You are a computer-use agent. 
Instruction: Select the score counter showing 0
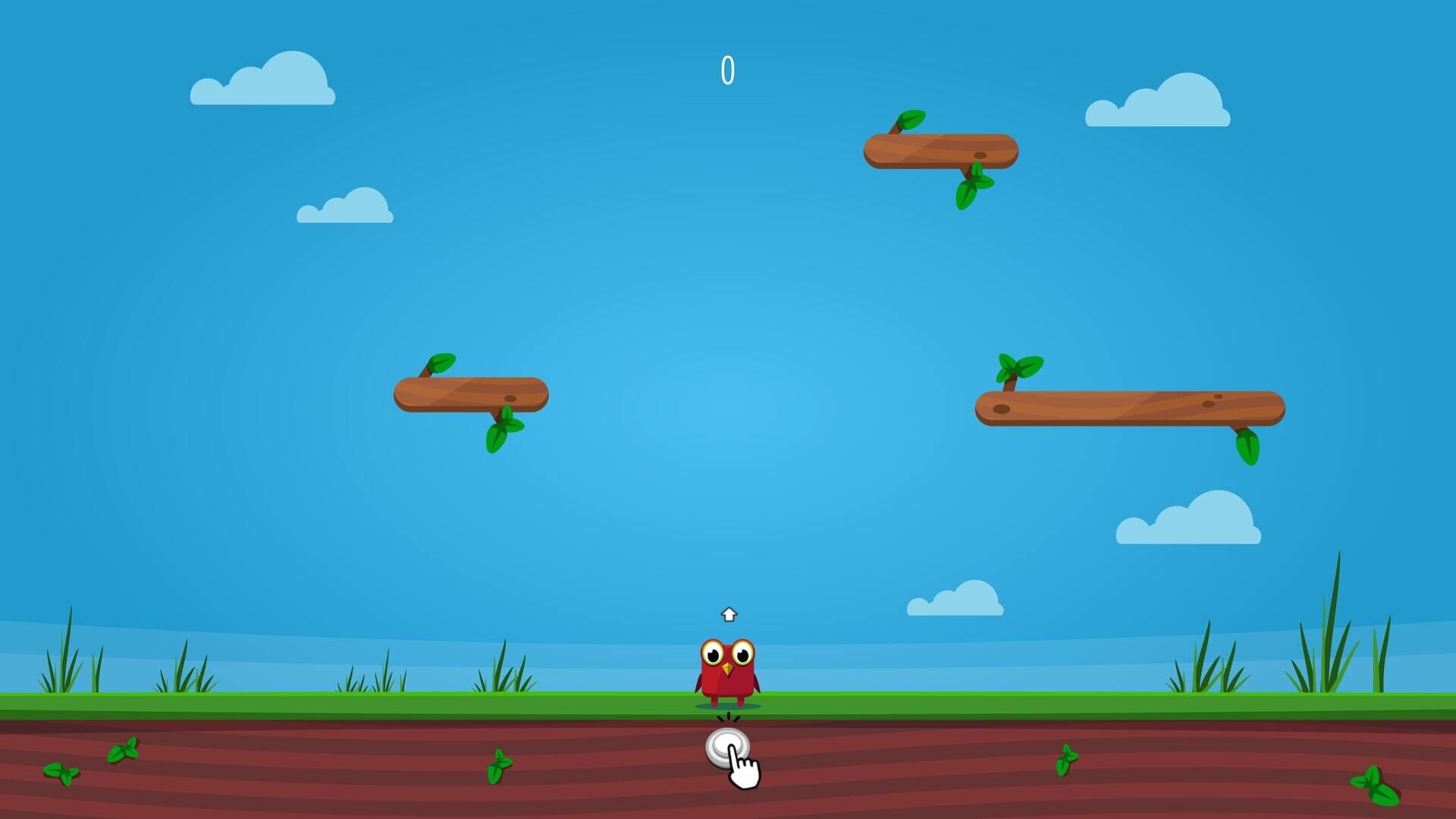click(x=727, y=69)
